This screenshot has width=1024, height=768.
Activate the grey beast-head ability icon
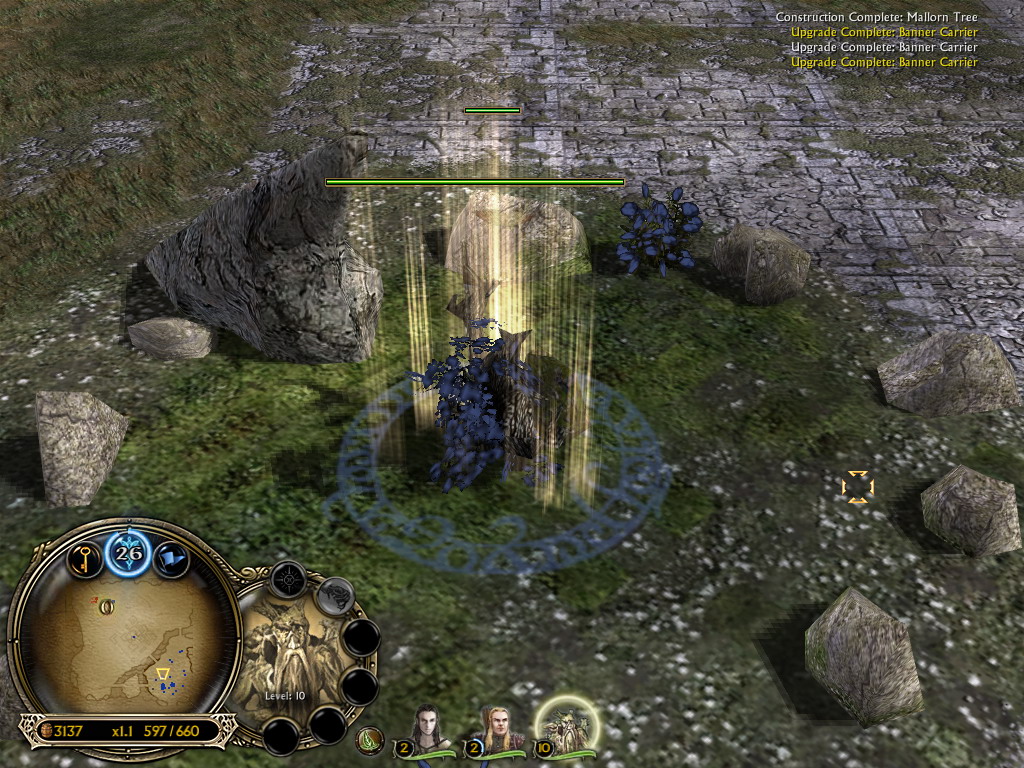click(335, 596)
